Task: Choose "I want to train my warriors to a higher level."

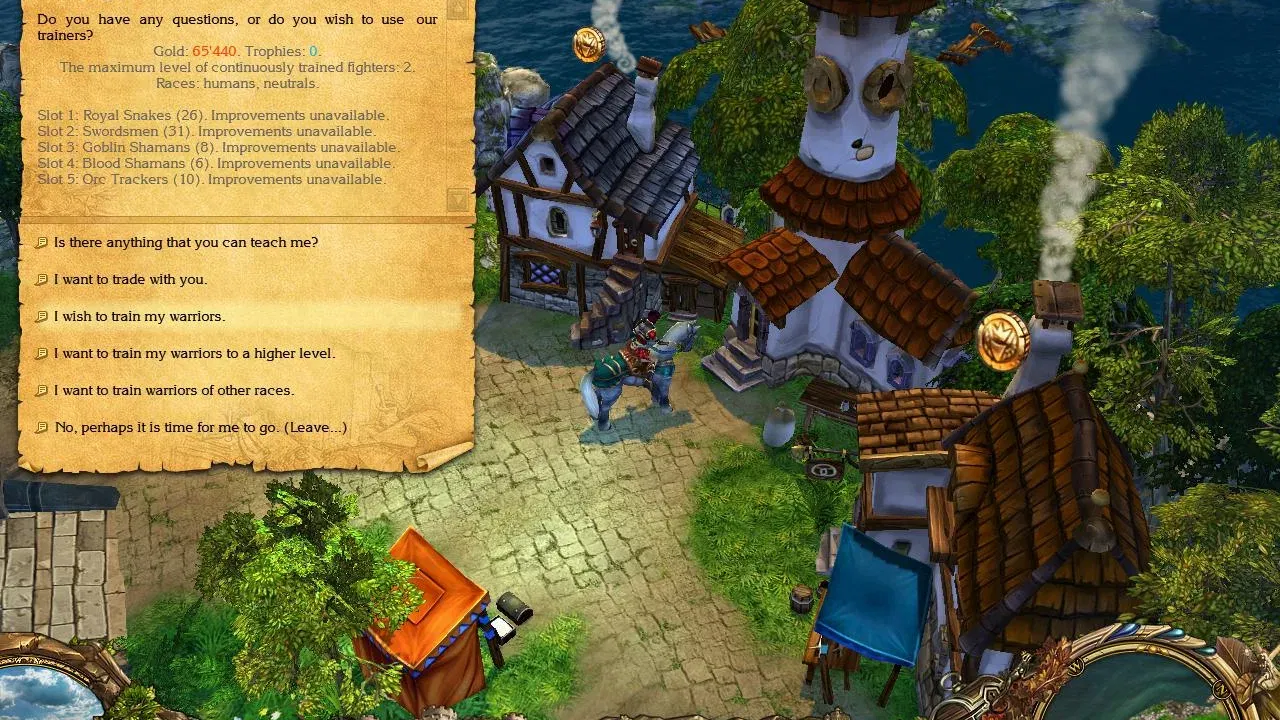Action: point(195,353)
